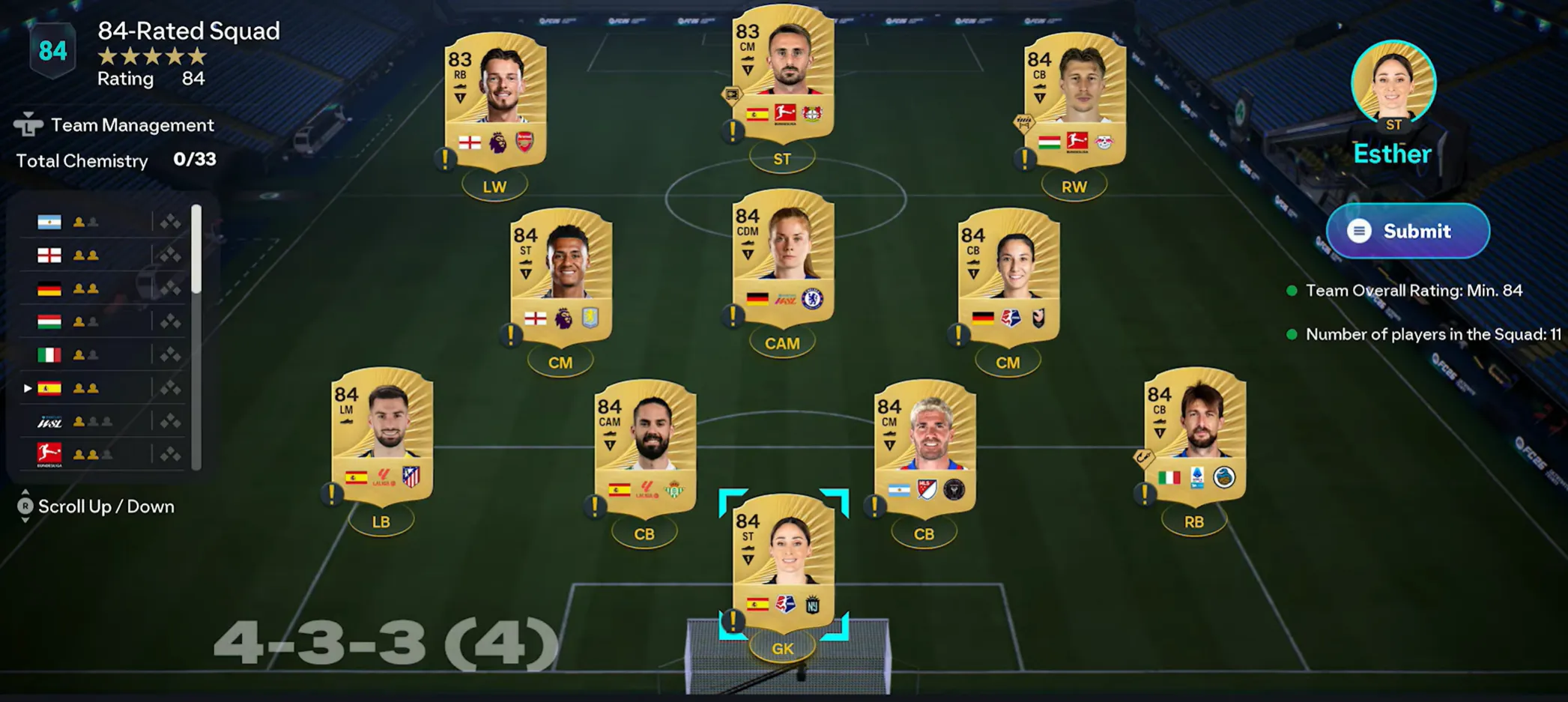Choose the Germany chemistry row

point(101,288)
